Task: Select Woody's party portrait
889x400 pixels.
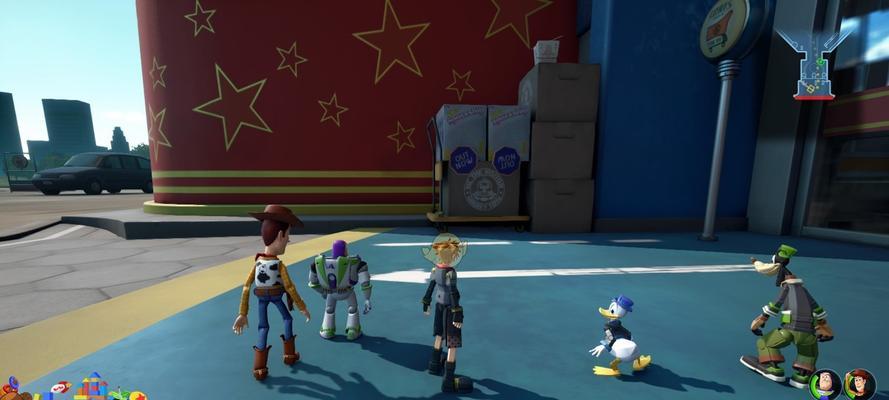Action: tap(859, 385)
